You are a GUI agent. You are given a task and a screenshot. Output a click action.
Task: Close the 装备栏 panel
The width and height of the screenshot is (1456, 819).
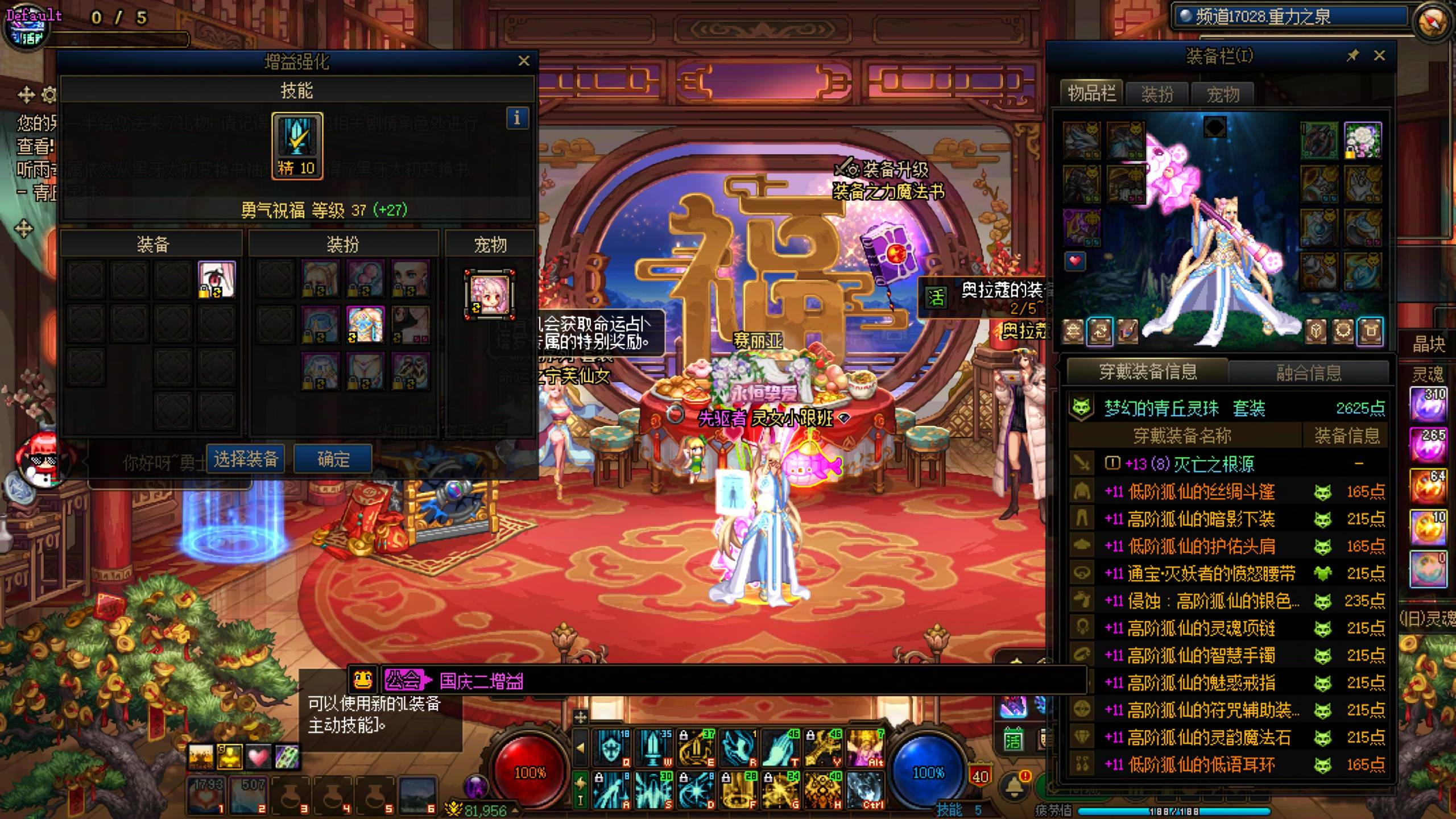tap(1379, 56)
